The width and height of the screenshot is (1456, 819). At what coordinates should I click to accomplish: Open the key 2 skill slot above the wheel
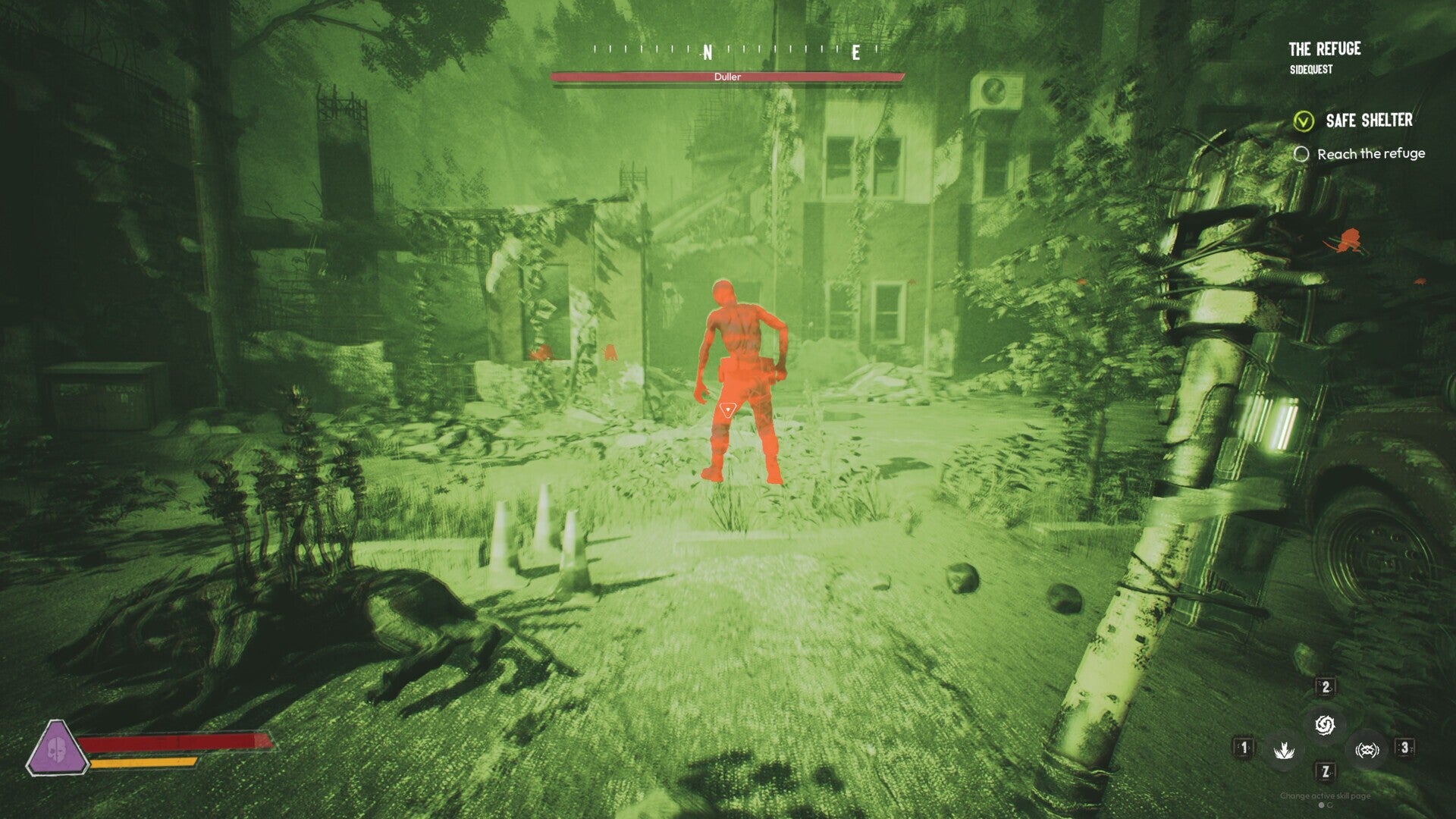click(x=1326, y=686)
